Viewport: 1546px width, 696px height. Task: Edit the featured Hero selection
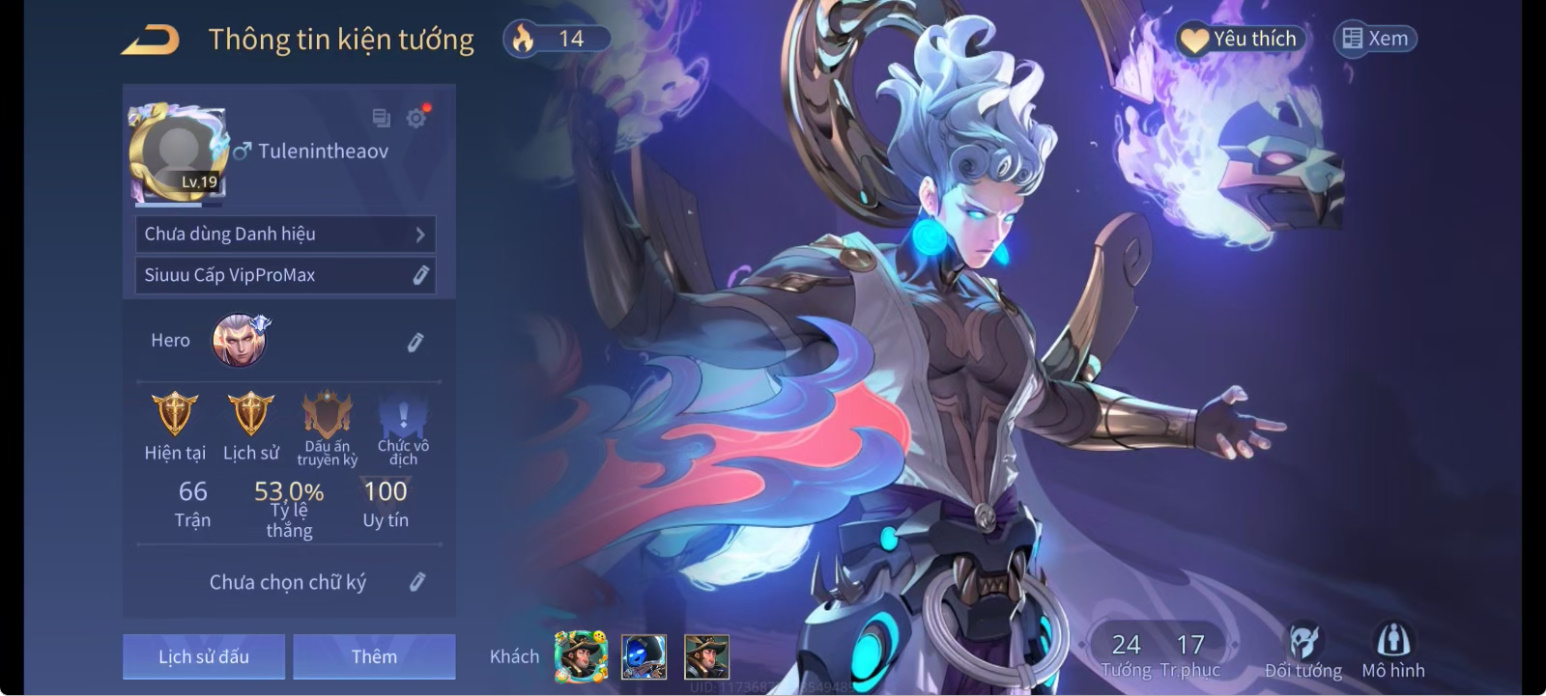click(x=416, y=342)
